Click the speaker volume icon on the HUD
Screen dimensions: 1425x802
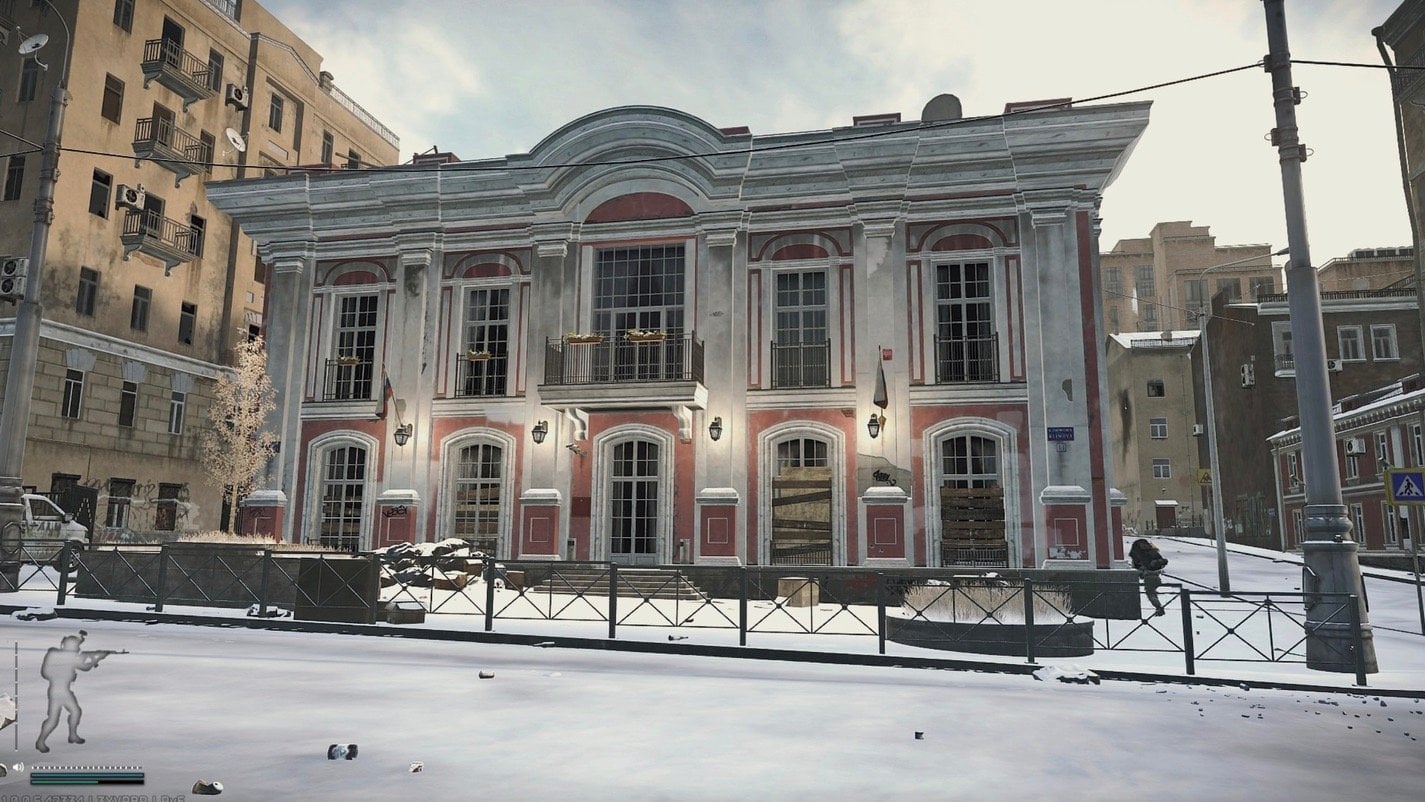coord(18,766)
